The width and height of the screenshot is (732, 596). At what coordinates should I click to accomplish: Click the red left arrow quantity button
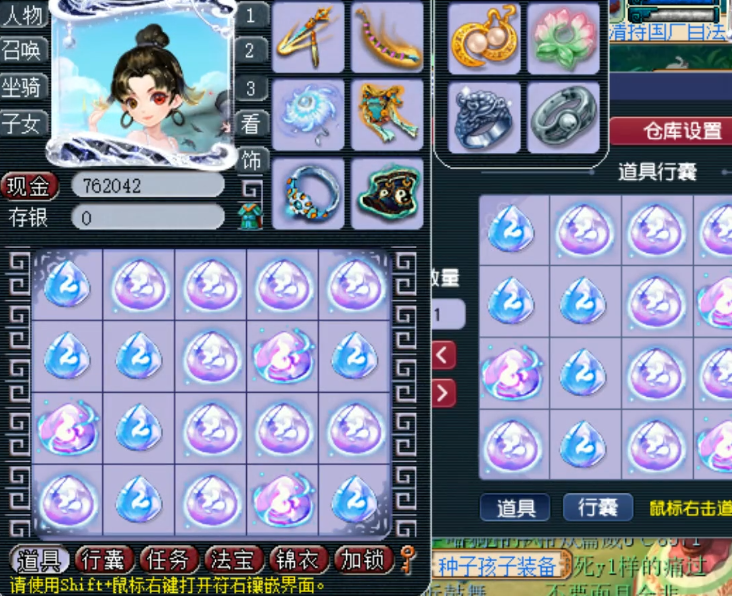click(x=444, y=354)
